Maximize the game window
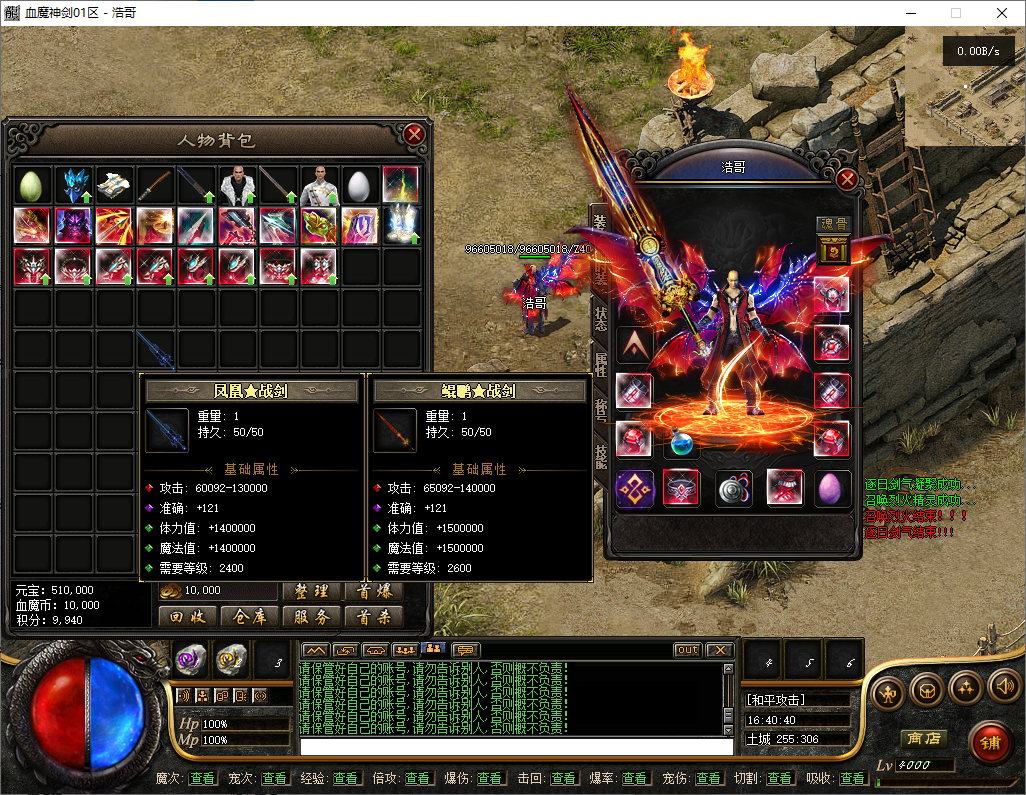The image size is (1026, 795). point(956,13)
